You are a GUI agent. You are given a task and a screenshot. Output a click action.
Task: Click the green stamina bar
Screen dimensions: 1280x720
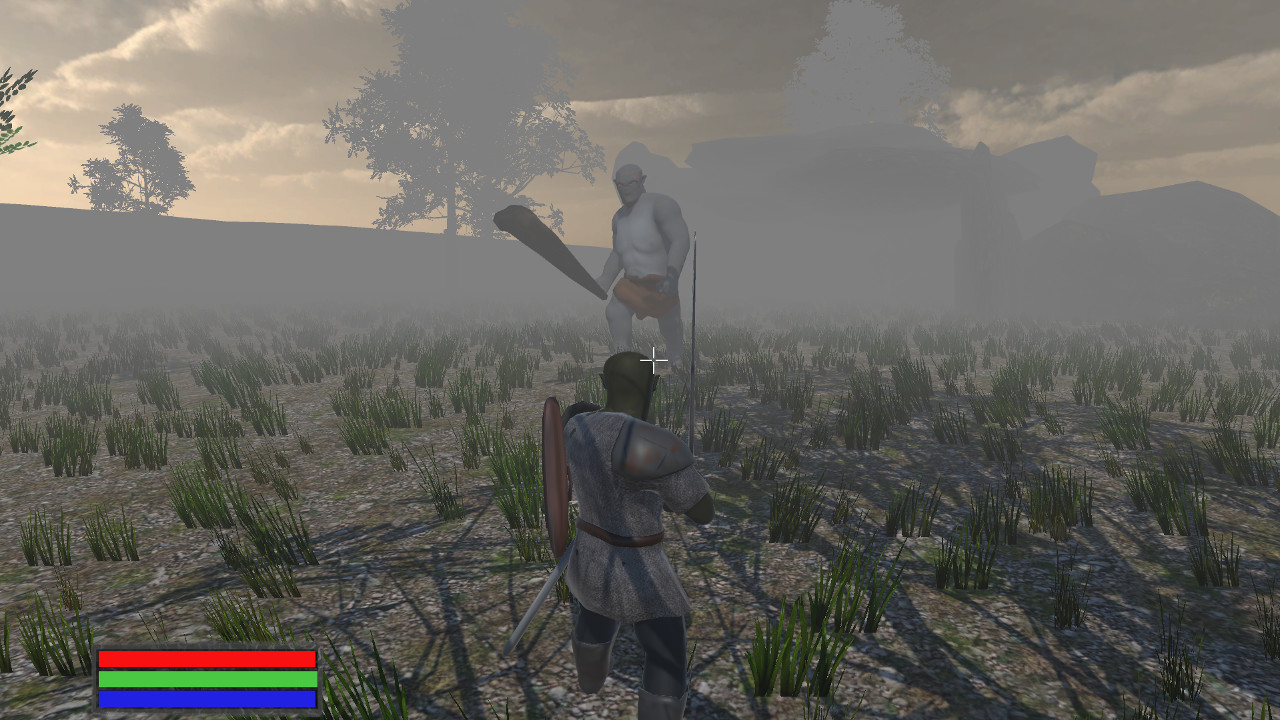coord(205,680)
